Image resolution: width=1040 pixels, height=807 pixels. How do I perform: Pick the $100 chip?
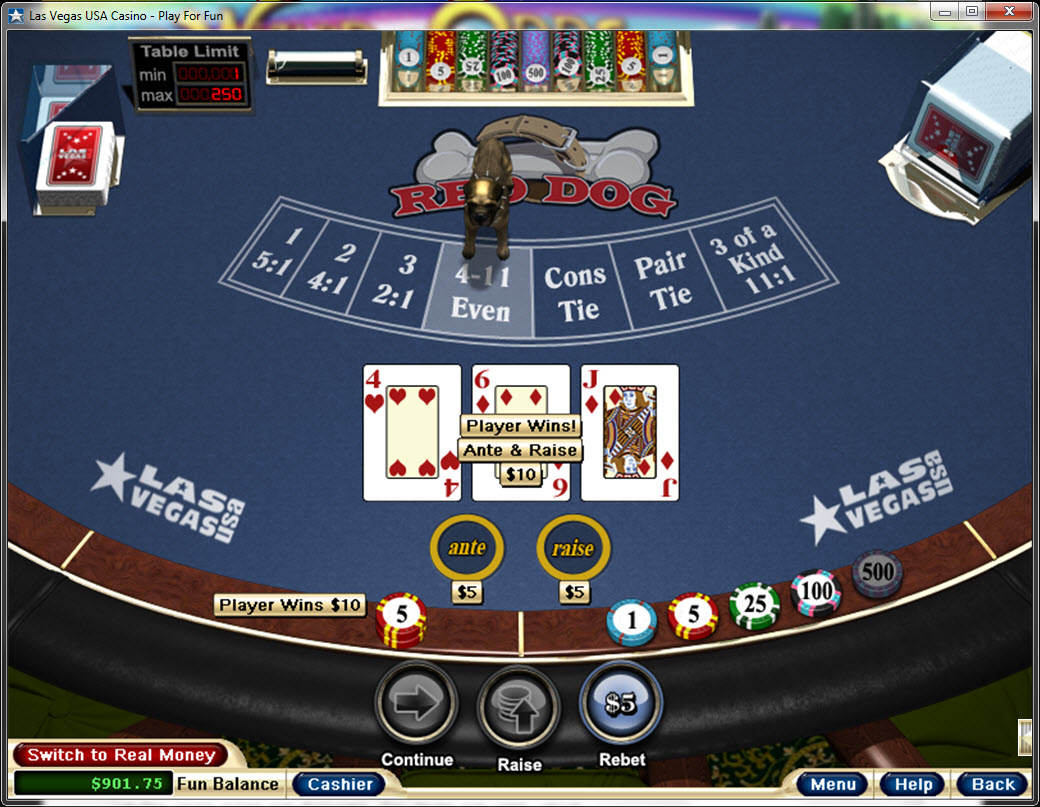(816, 592)
